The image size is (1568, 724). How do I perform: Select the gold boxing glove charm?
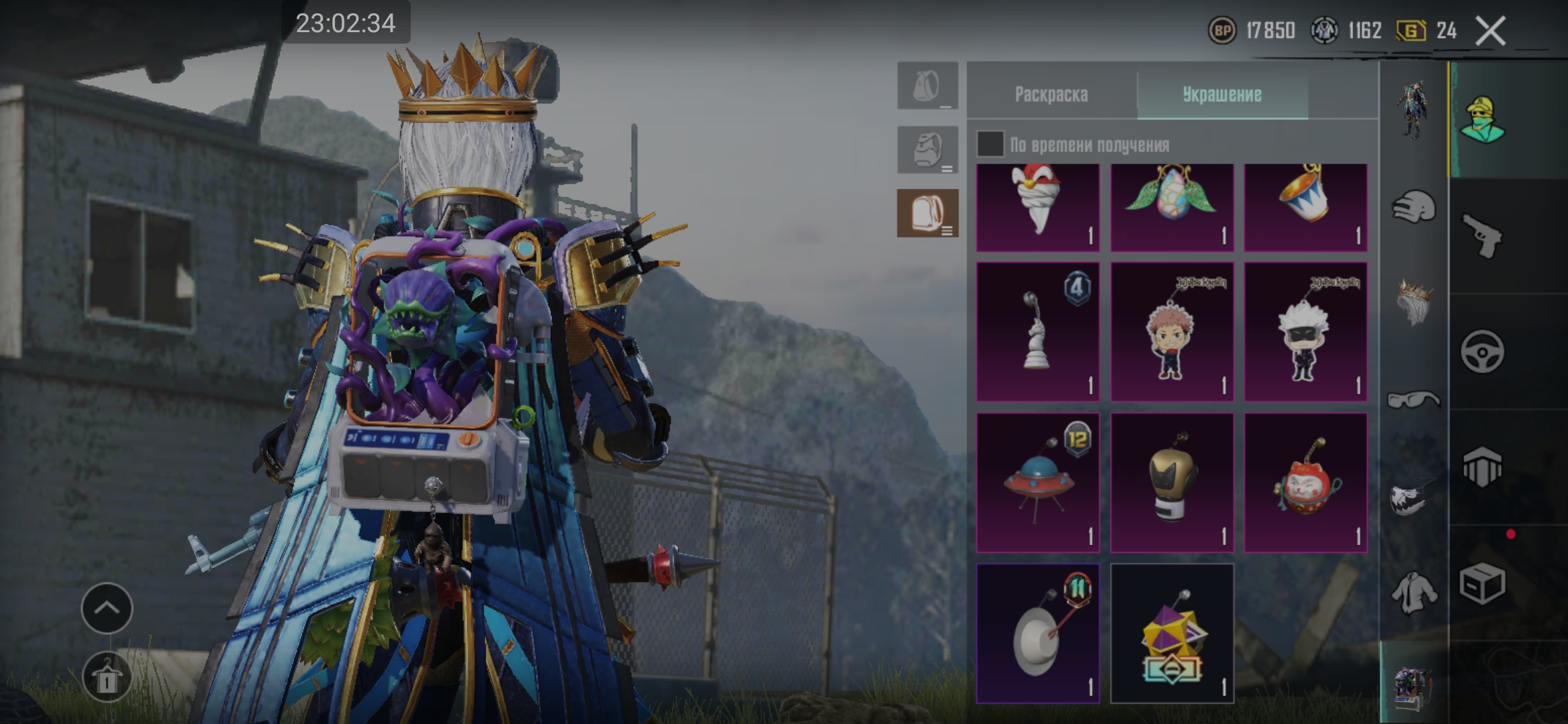coord(1171,483)
